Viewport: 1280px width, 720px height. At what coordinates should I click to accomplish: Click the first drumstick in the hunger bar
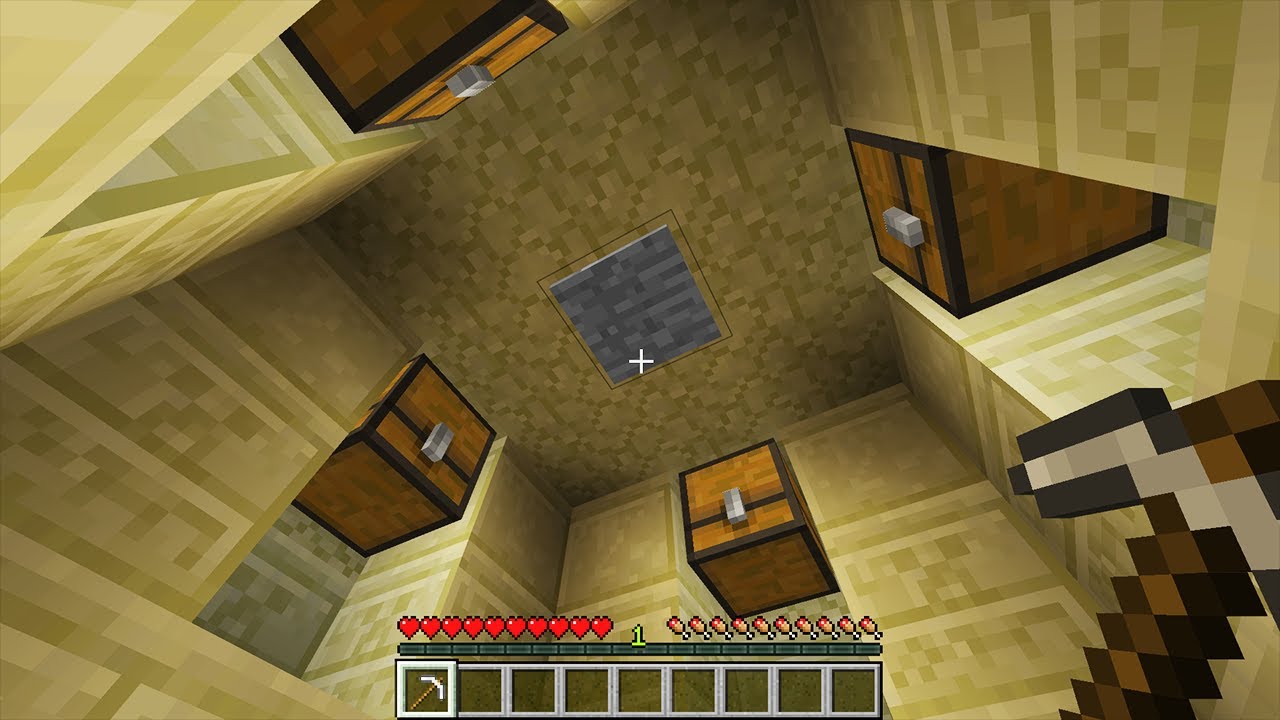[x=676, y=625]
